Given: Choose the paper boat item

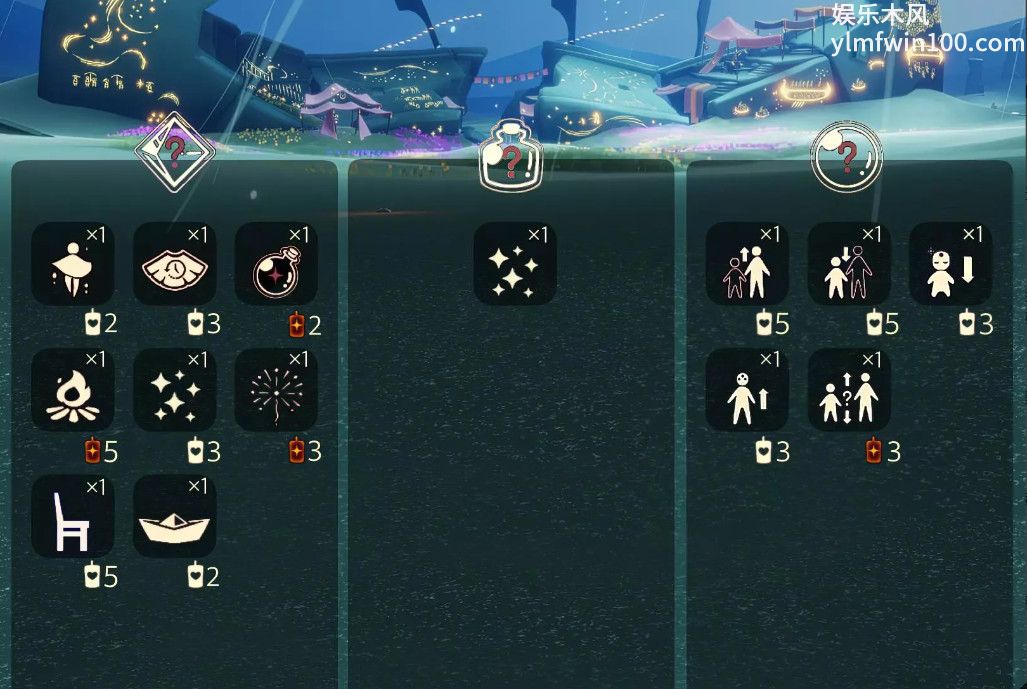Looking at the screenshot, I should coord(174,516).
